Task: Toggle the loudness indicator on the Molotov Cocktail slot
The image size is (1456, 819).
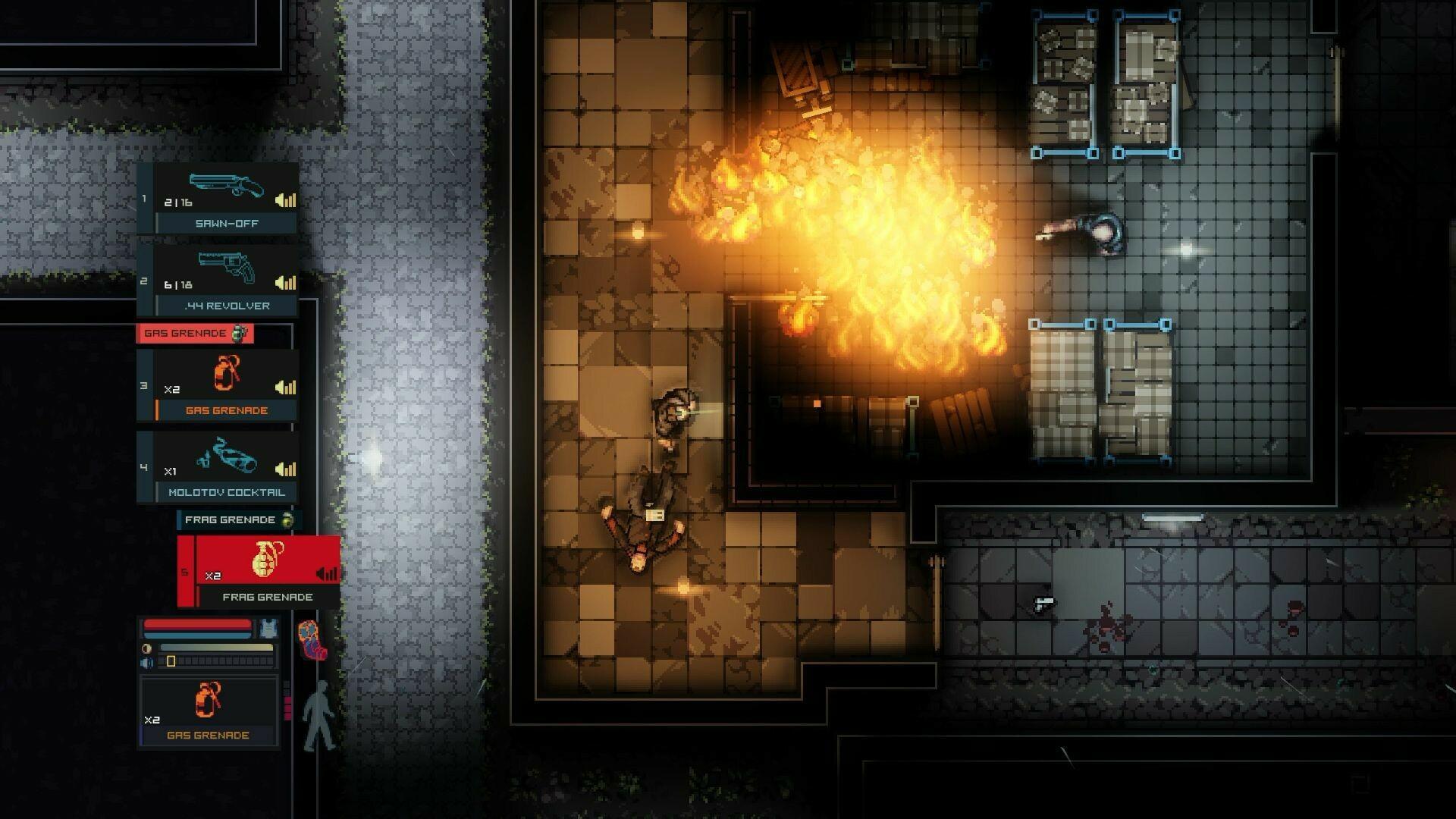Action: tap(284, 470)
